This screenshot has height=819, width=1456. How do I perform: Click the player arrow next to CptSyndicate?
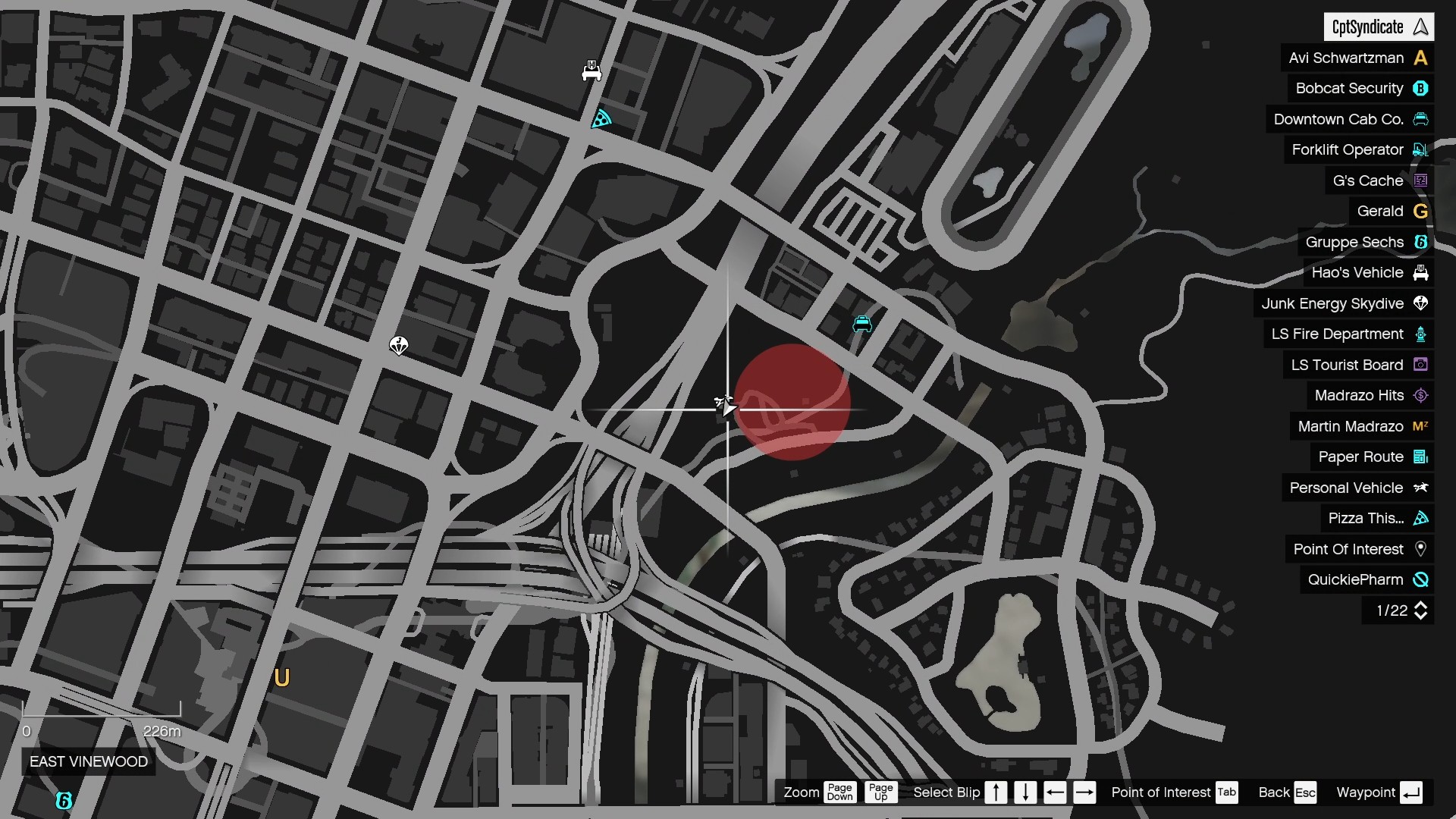1421,27
